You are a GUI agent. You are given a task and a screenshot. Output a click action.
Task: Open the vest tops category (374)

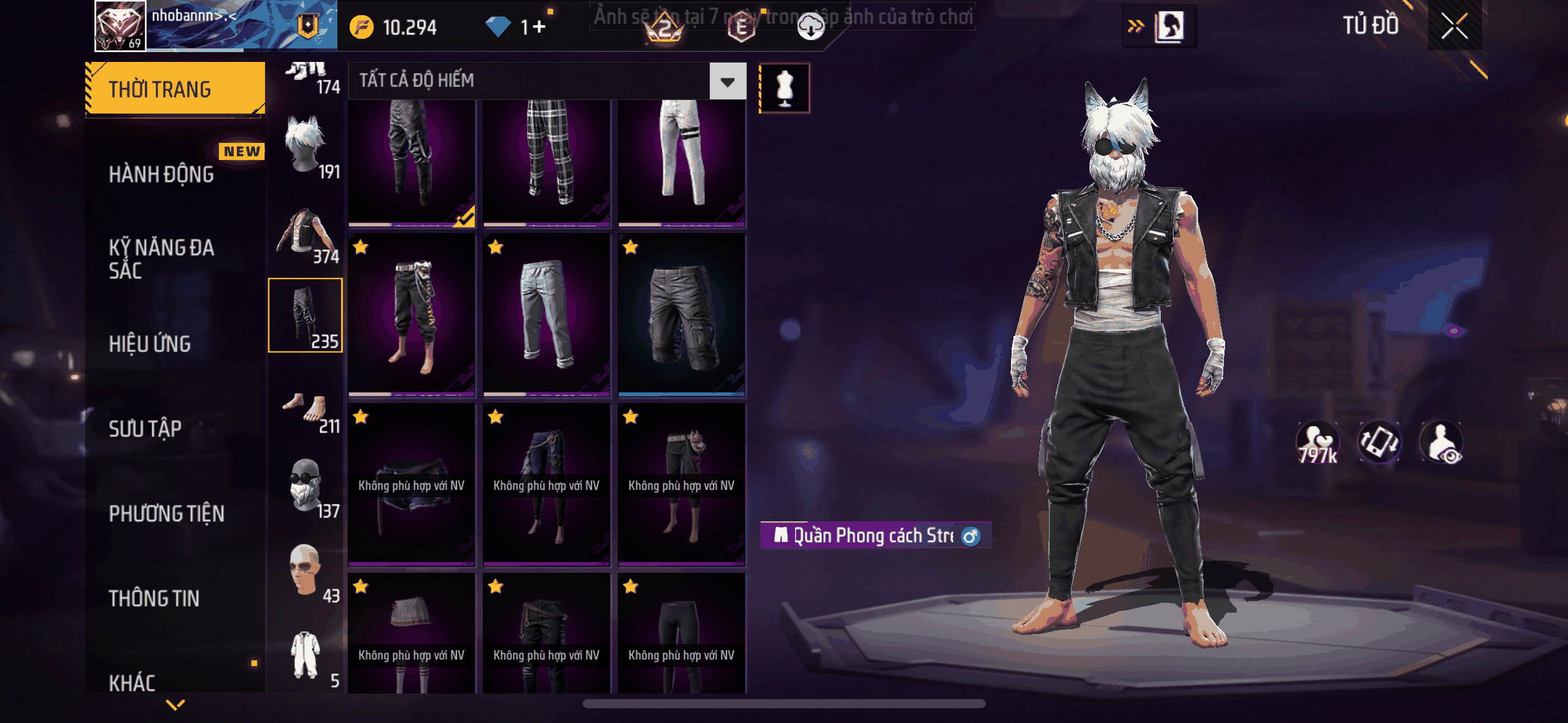306,232
